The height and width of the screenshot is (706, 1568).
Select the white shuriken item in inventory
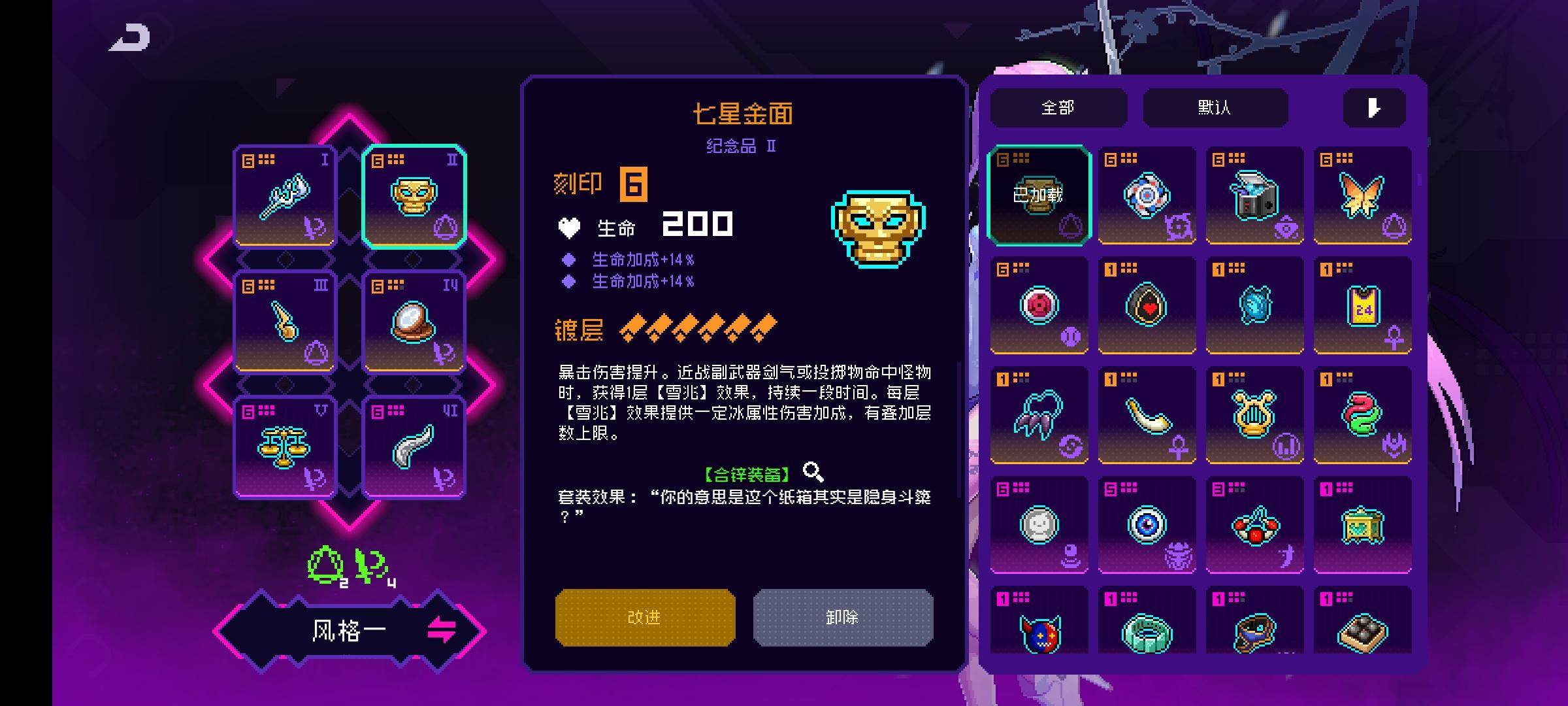1147,194
